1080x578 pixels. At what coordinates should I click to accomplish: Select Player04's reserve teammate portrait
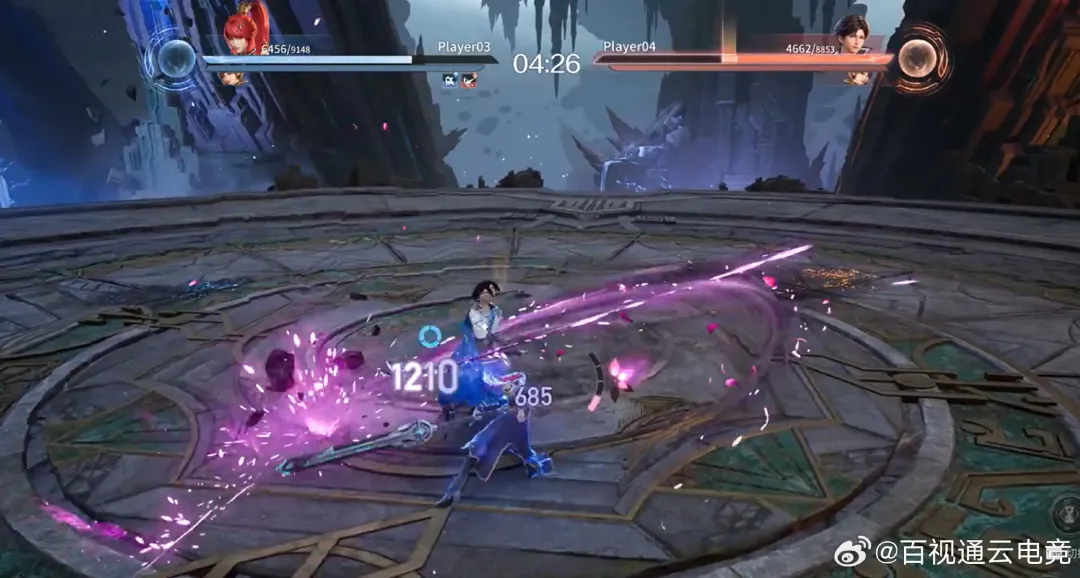pyautogui.click(x=856, y=77)
